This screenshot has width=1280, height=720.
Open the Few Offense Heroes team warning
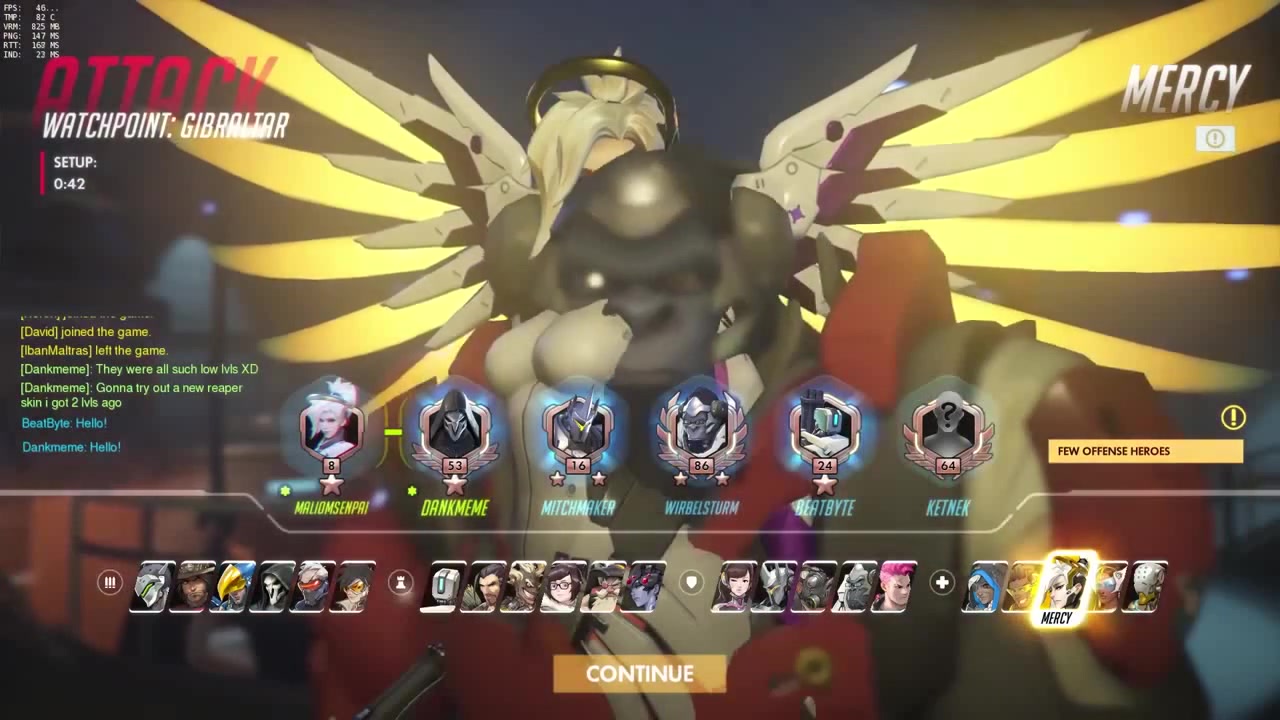[1145, 451]
